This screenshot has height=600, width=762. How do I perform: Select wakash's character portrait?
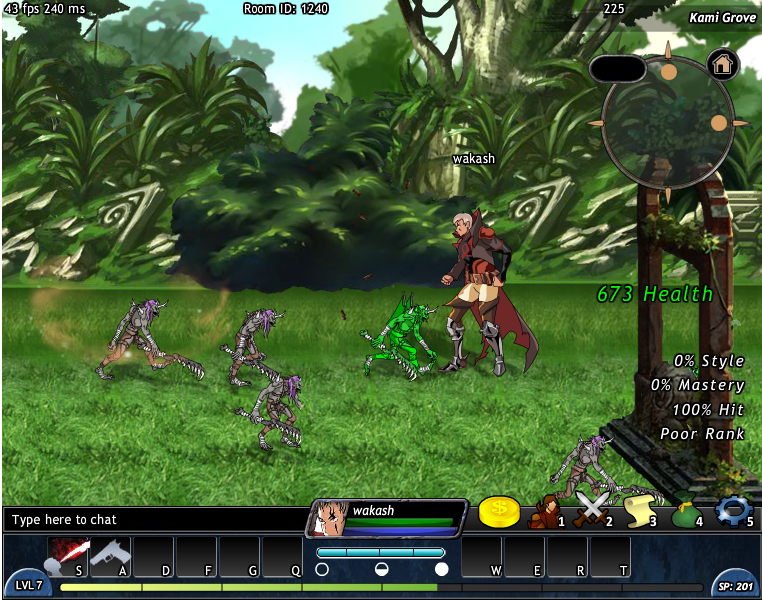coord(327,519)
